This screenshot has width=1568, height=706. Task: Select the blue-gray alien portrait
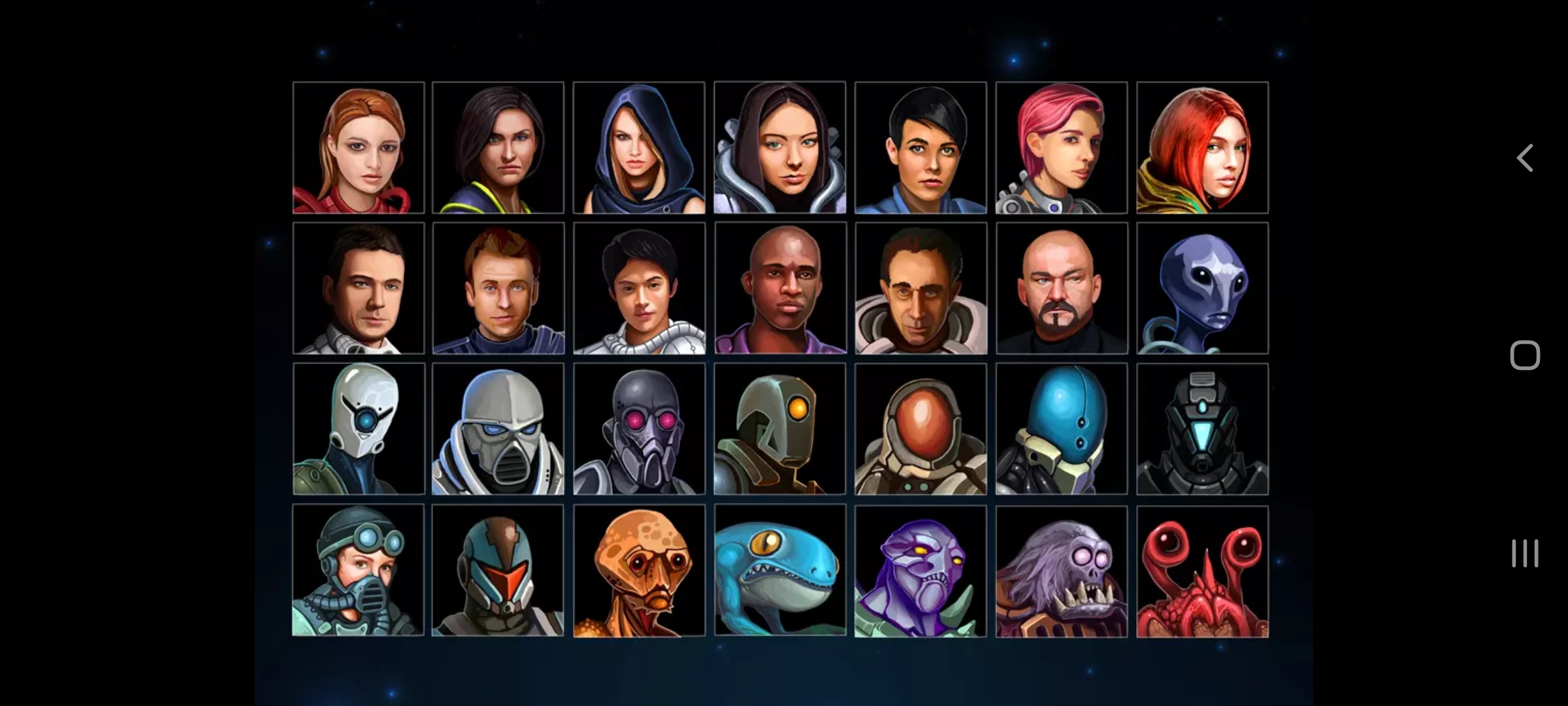point(1202,288)
